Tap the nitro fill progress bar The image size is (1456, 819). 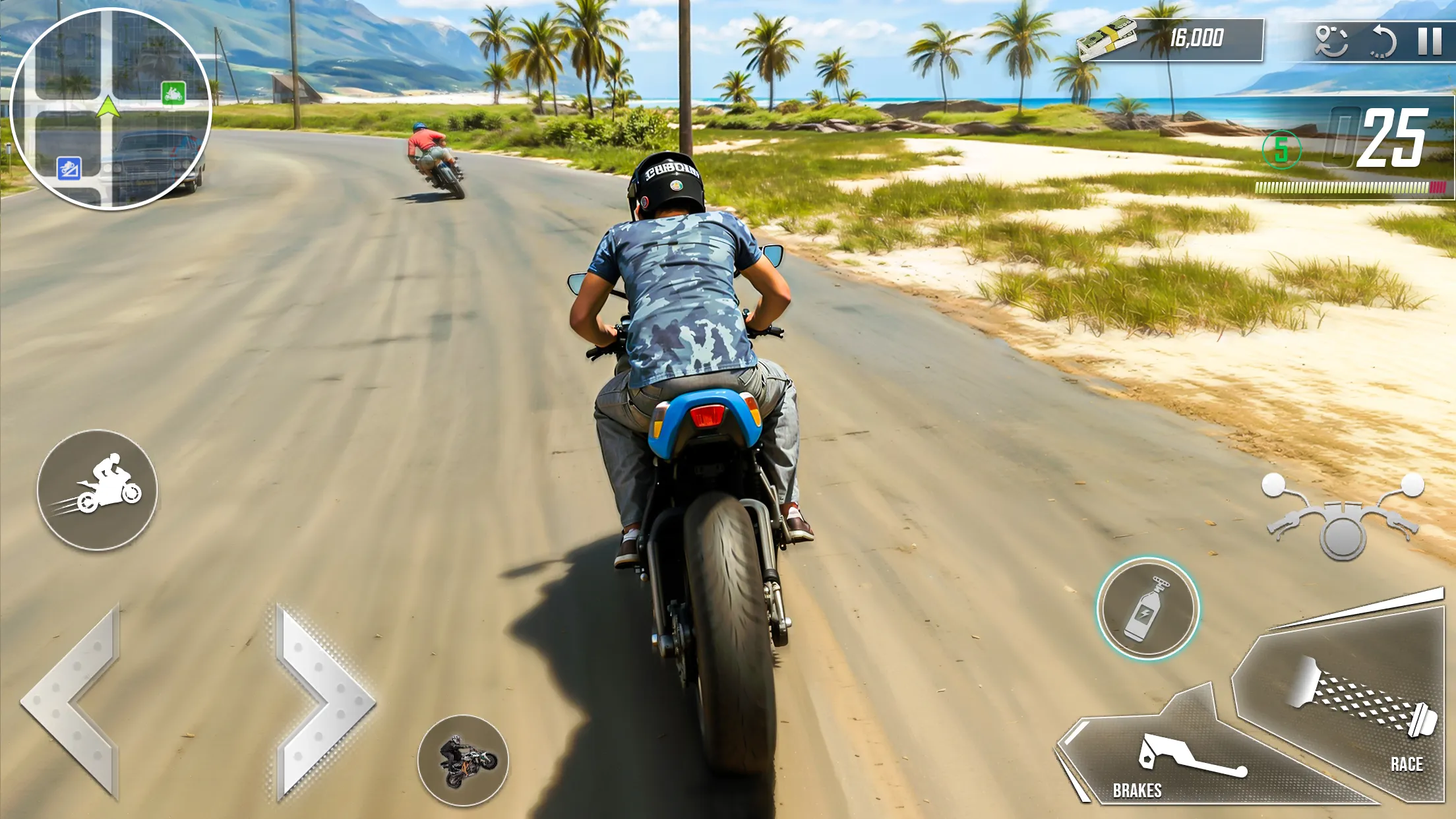pos(1349,187)
